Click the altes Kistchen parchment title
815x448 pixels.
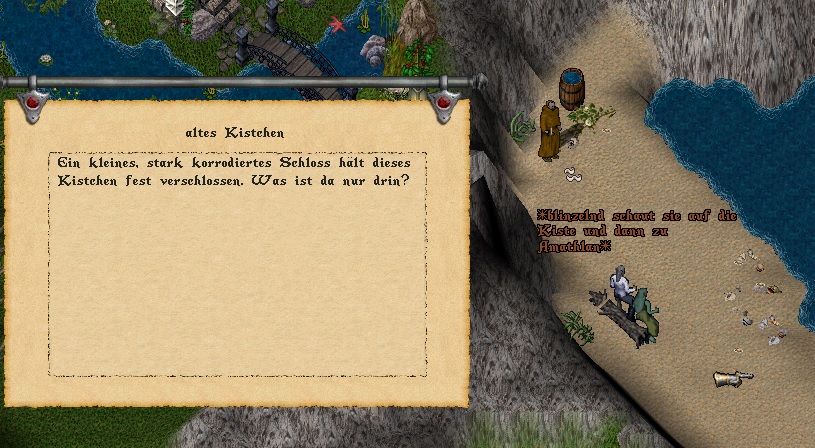pos(235,132)
